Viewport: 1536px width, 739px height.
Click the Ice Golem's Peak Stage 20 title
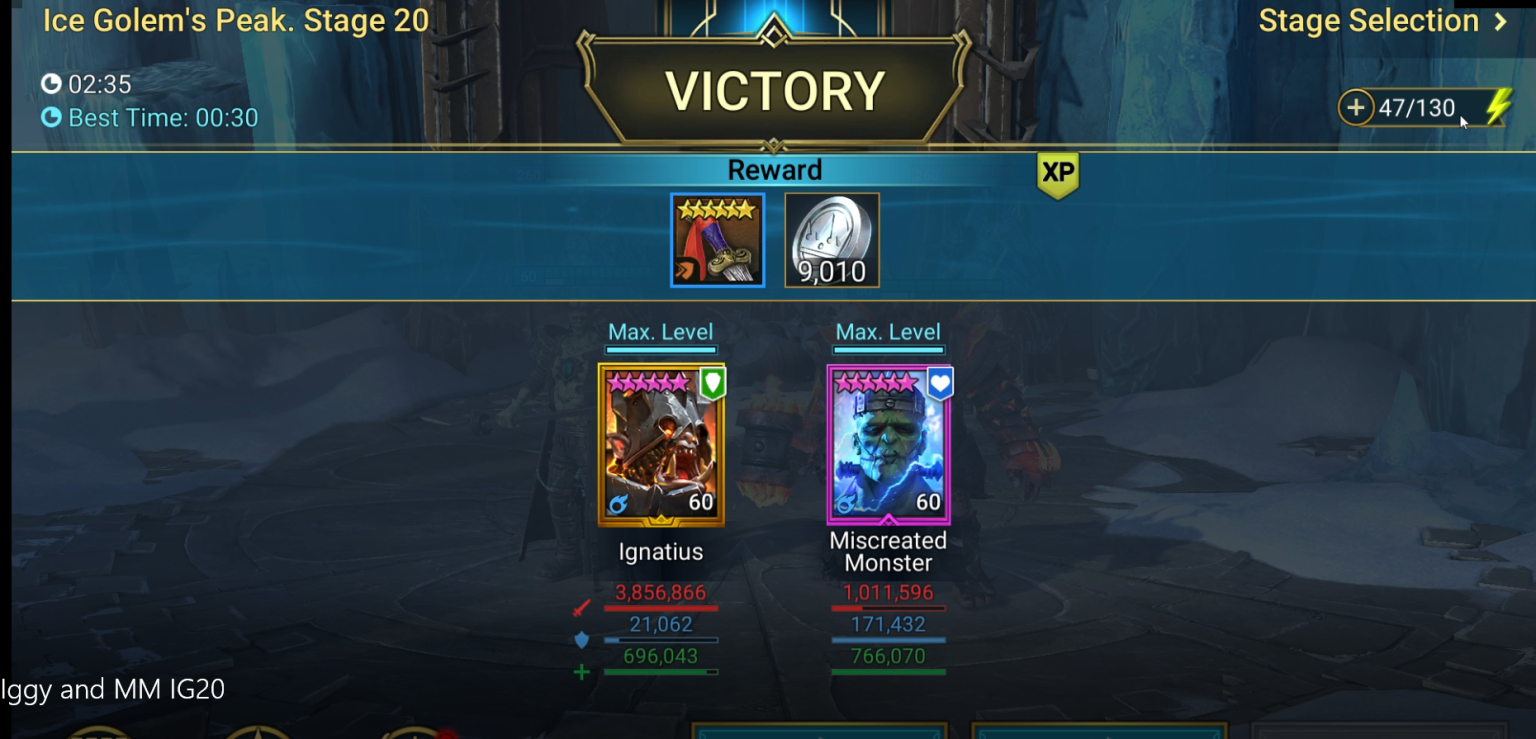click(x=234, y=20)
